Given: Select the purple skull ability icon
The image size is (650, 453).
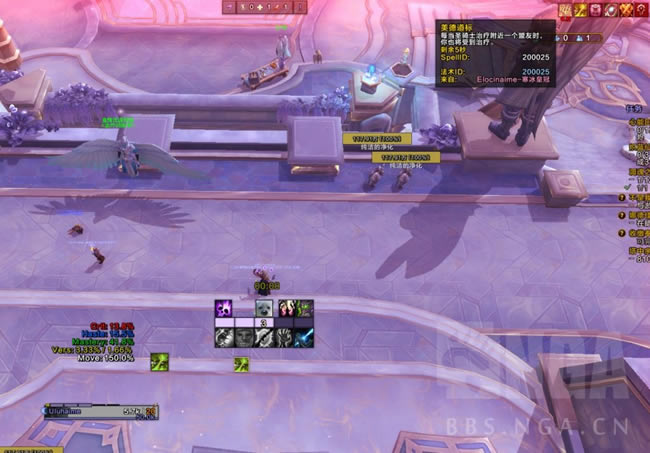Looking at the screenshot, I should [224, 308].
